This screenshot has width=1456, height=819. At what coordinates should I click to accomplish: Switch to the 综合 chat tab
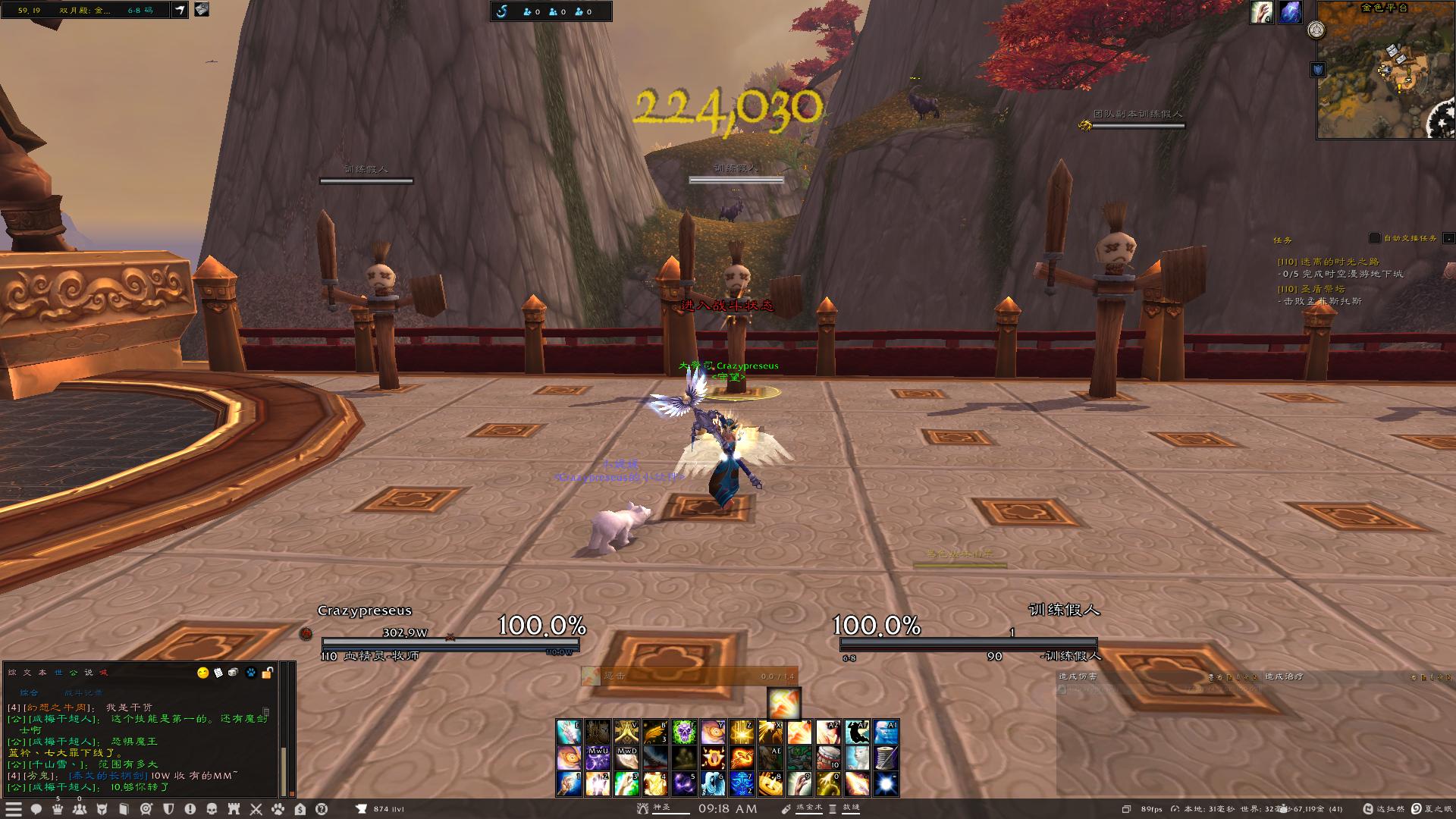click(x=29, y=692)
